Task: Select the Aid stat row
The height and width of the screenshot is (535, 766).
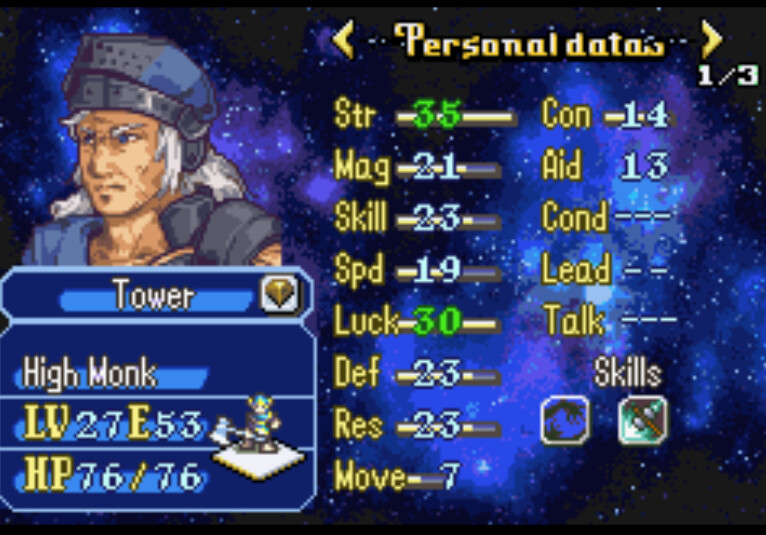Action: 606,167
